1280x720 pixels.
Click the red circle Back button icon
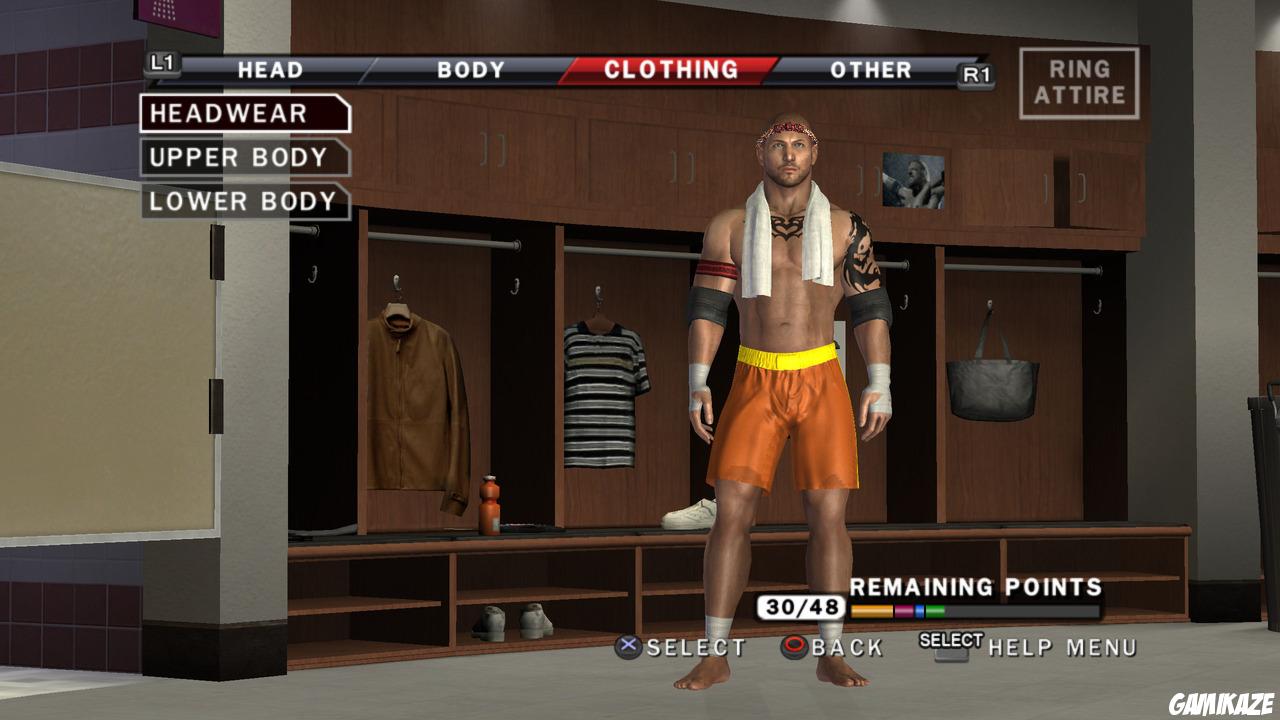[x=795, y=646]
